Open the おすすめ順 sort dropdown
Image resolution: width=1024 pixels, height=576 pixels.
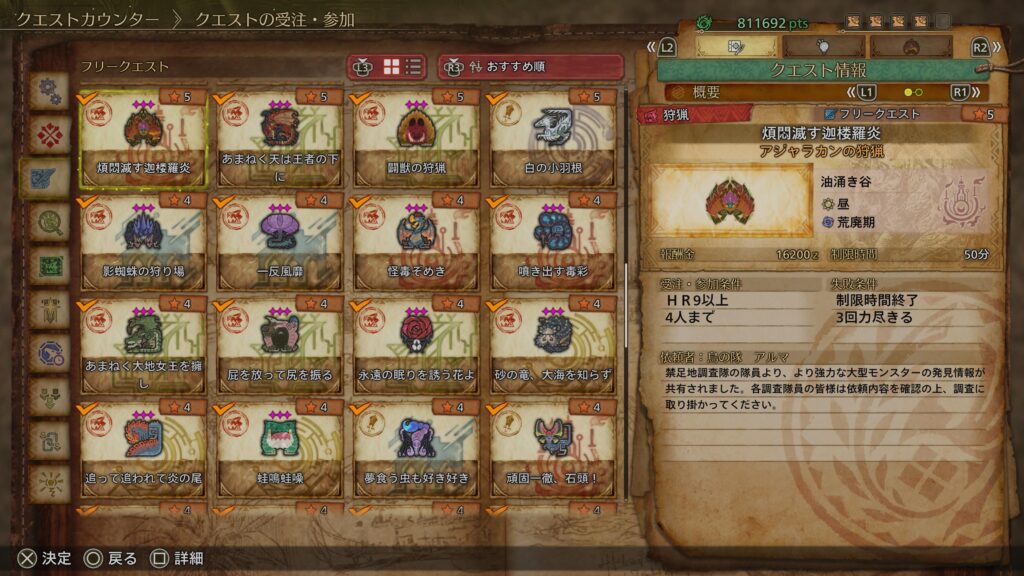tap(531, 67)
